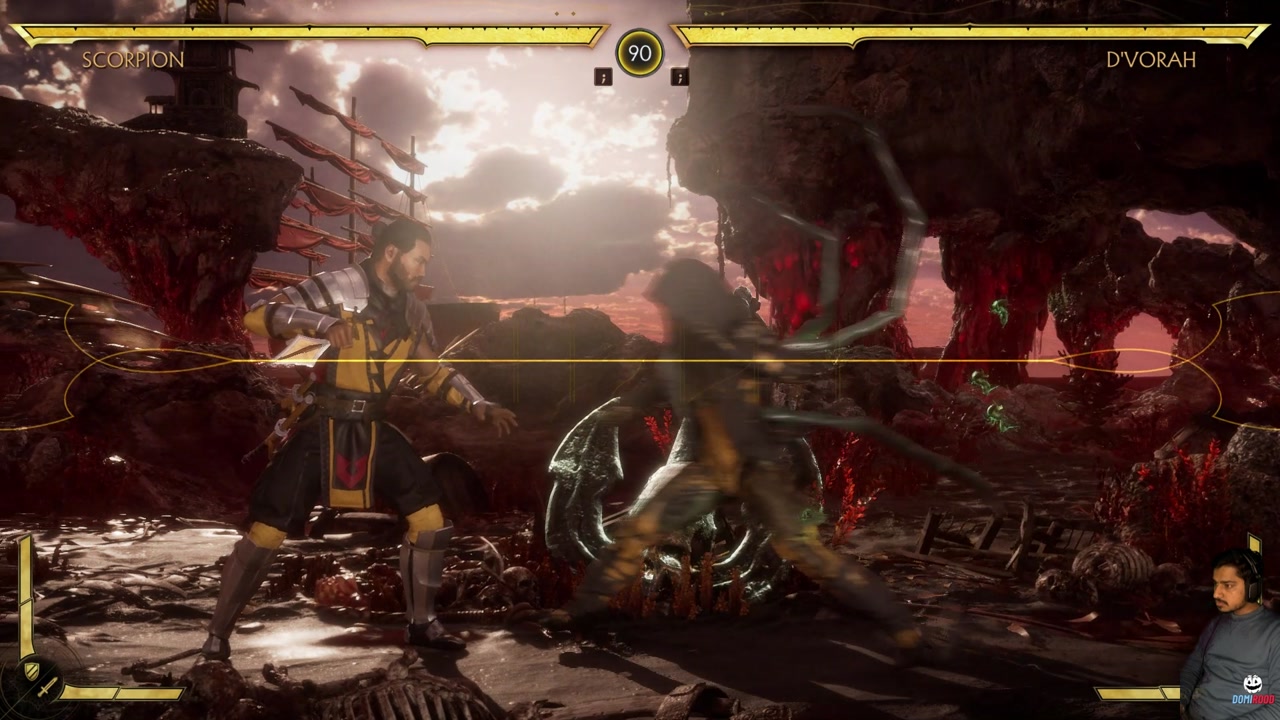Click Scorpion's sword offensive meter icon

[48, 687]
